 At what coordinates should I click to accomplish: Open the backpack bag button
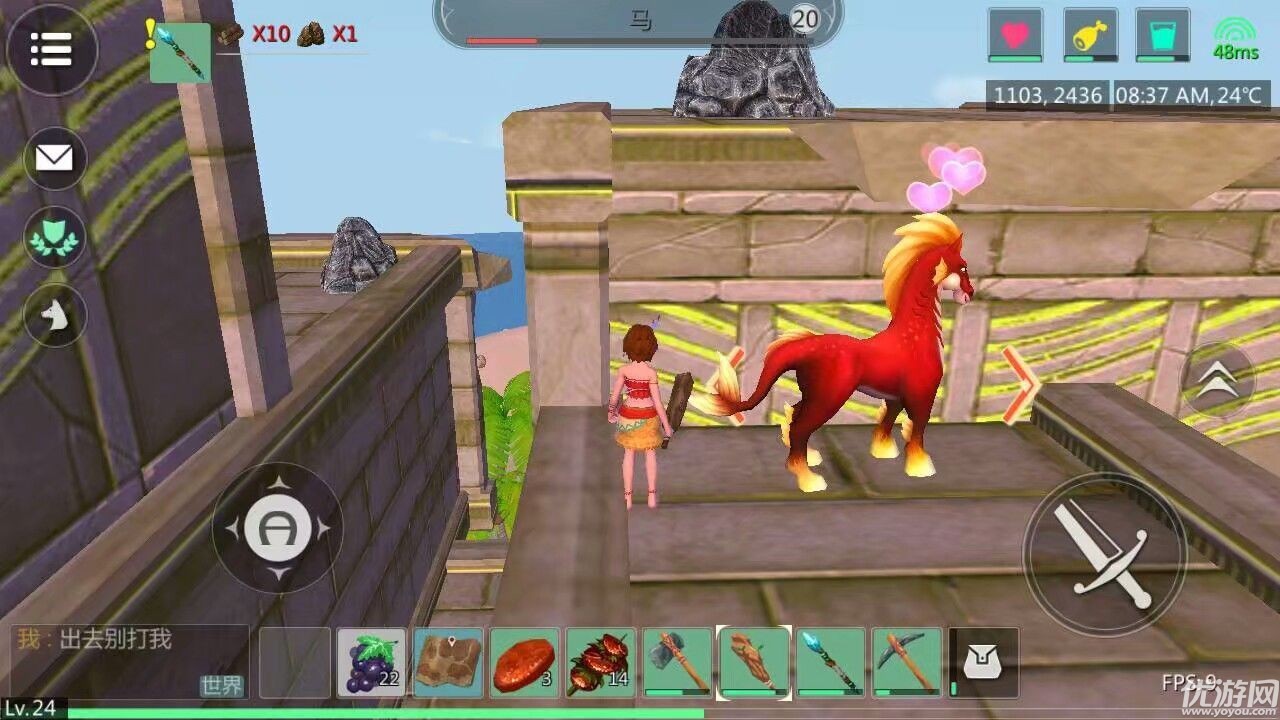984,662
